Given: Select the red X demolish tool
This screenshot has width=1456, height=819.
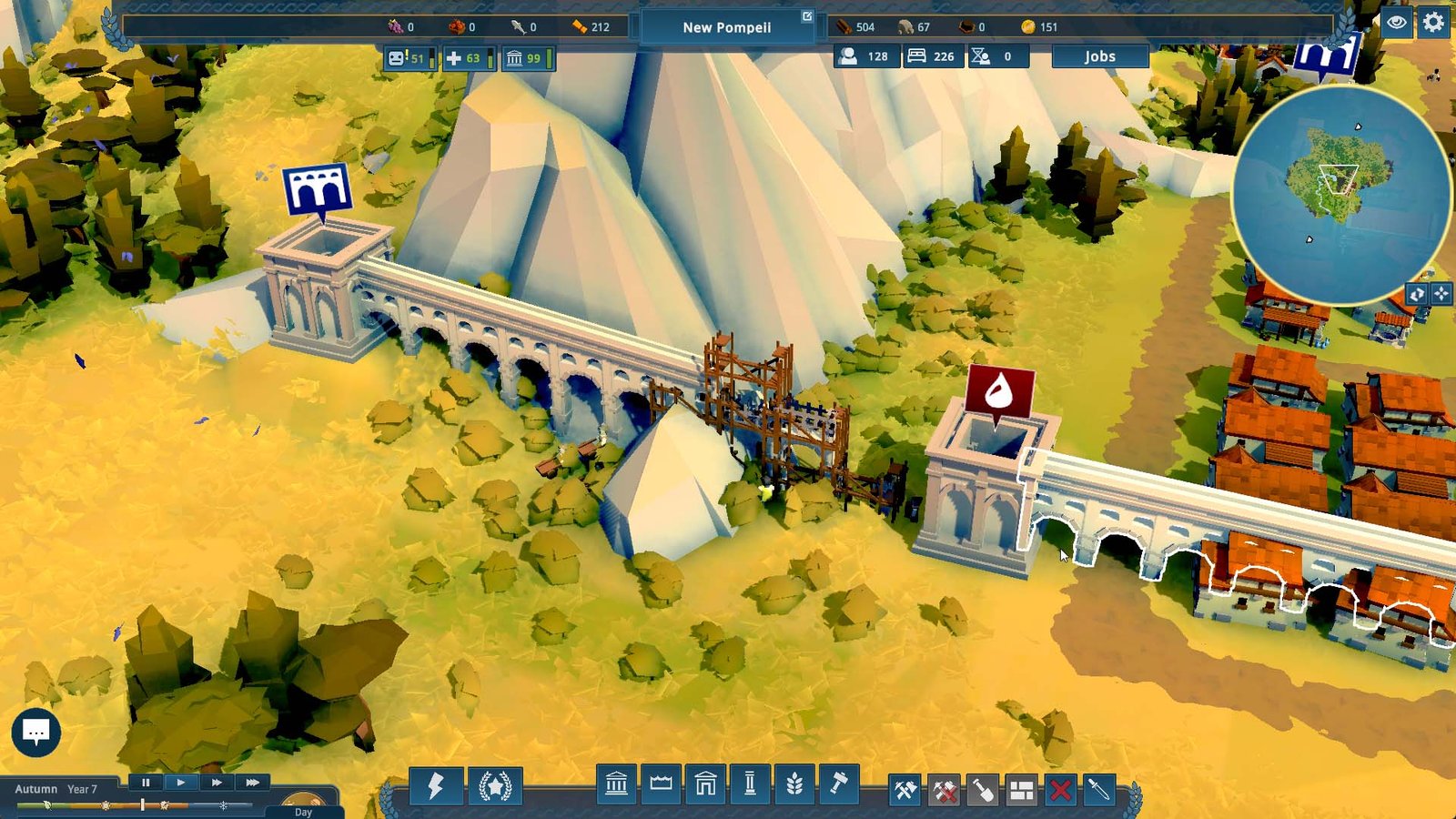Looking at the screenshot, I should [x=1060, y=790].
